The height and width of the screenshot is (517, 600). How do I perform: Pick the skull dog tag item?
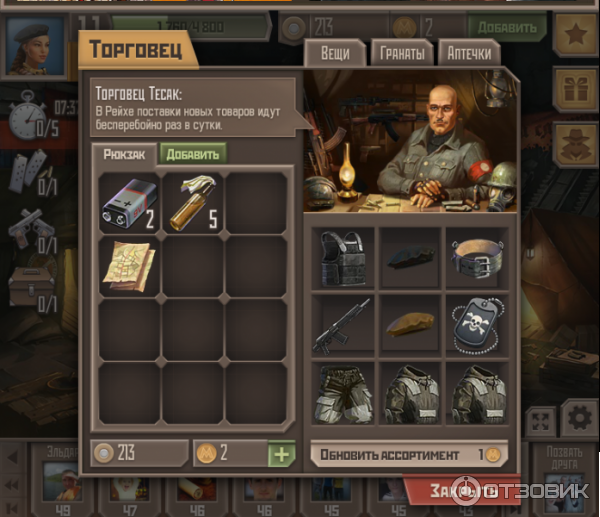(x=477, y=325)
